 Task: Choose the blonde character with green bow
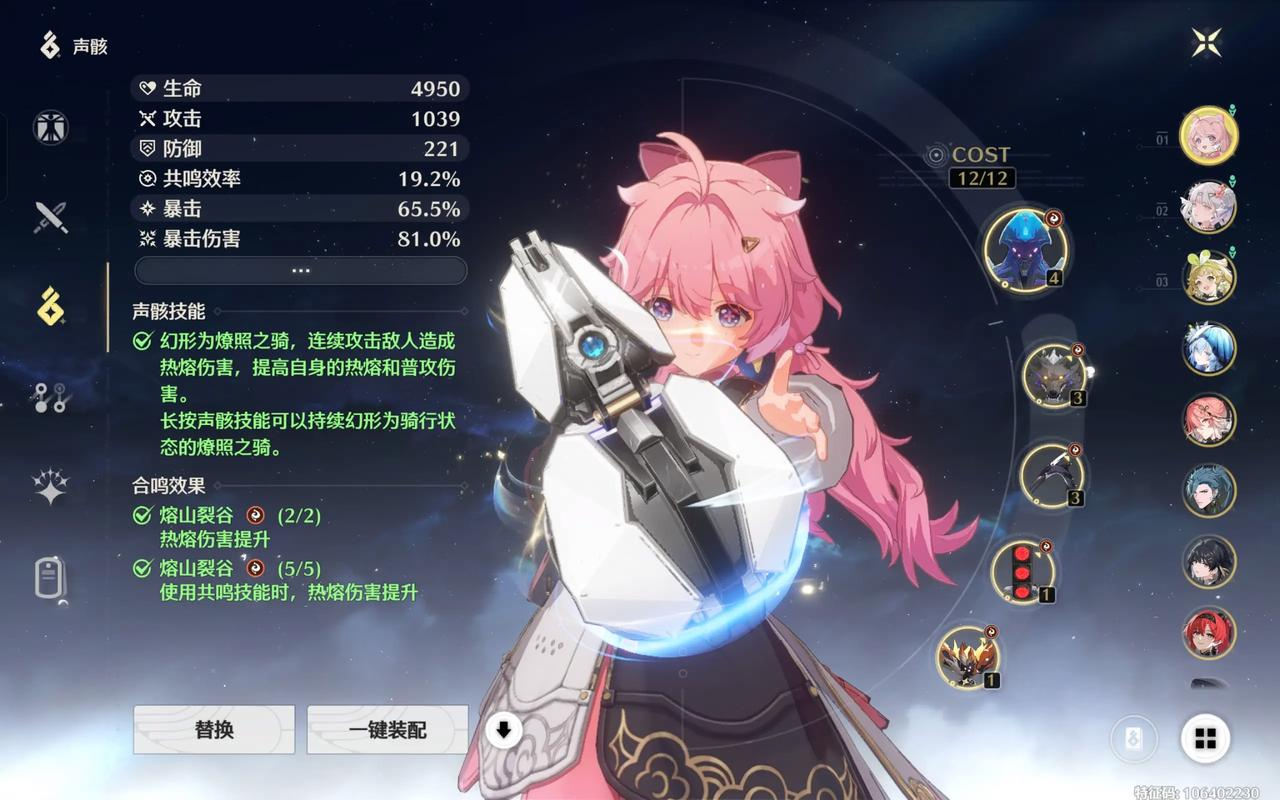pos(1209,277)
